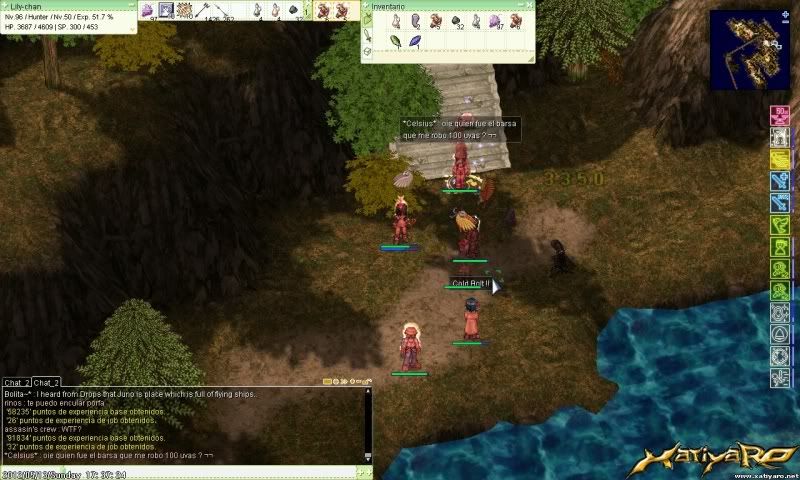Select the purple feather item in Inventario

point(415,42)
